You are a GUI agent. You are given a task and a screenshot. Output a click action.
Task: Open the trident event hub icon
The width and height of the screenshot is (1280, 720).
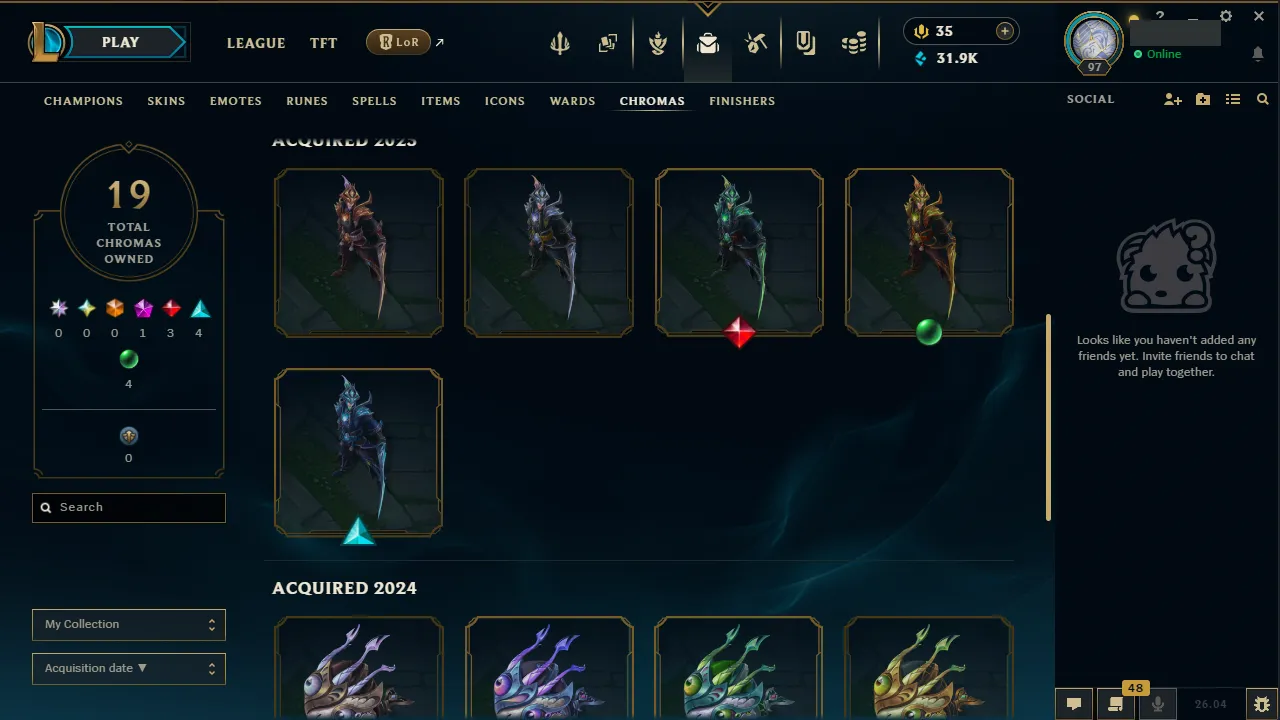[x=559, y=43]
